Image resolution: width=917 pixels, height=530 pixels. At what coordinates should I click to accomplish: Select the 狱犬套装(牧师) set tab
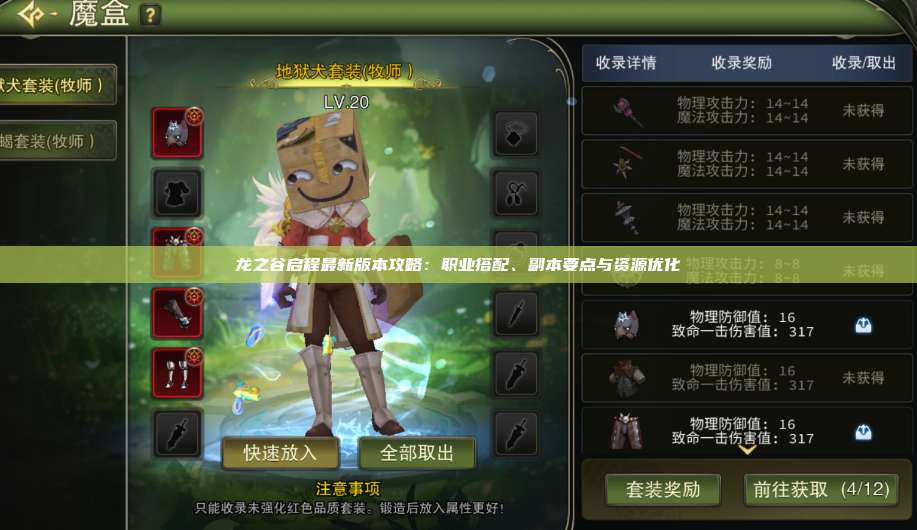(58, 85)
